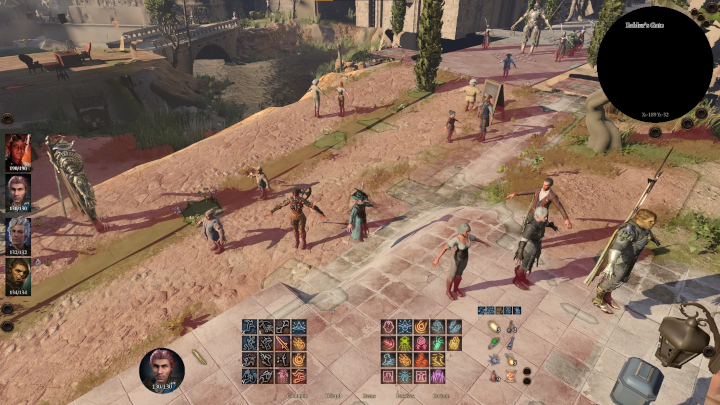
Task: Activate the yellow hand spell icon
Action: (455, 343)
